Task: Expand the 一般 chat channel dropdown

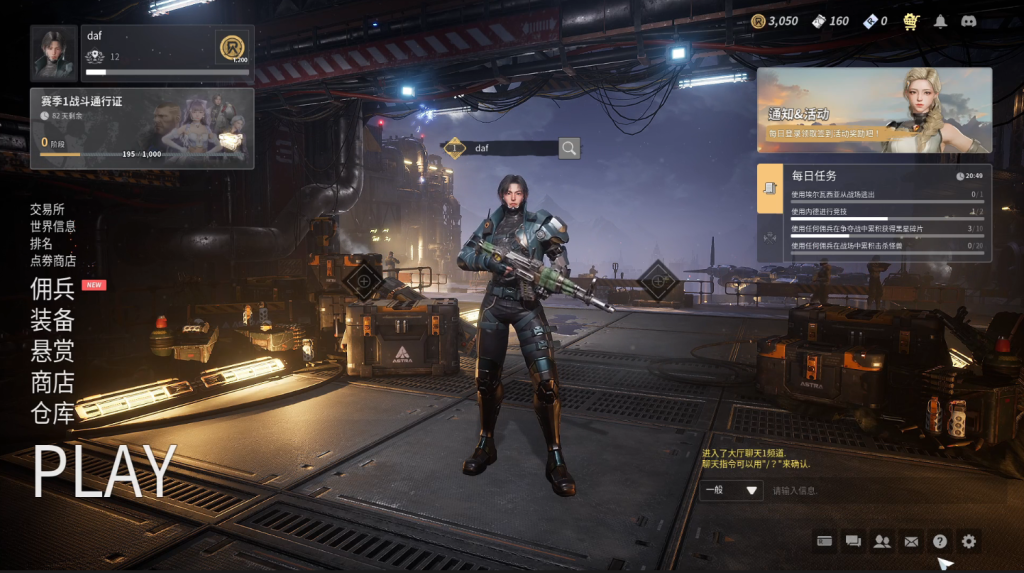Action: (732, 490)
